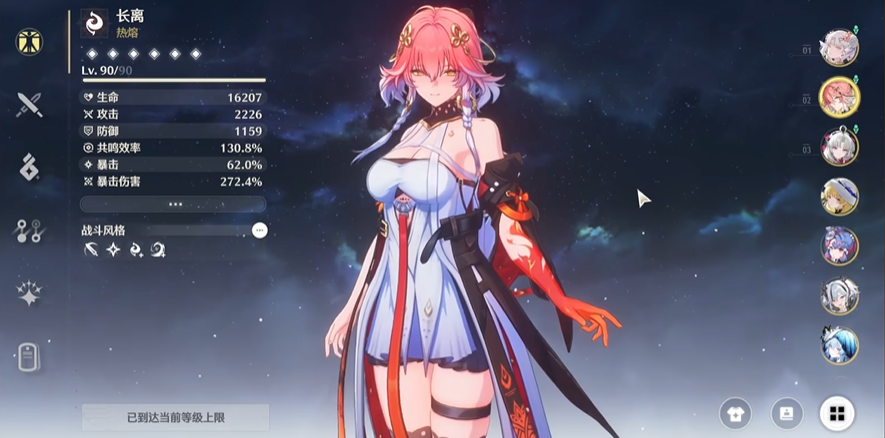Viewport: 885px width, 438px height.
Task: Open the outfit menu with the shirt icon
Action: click(x=736, y=413)
